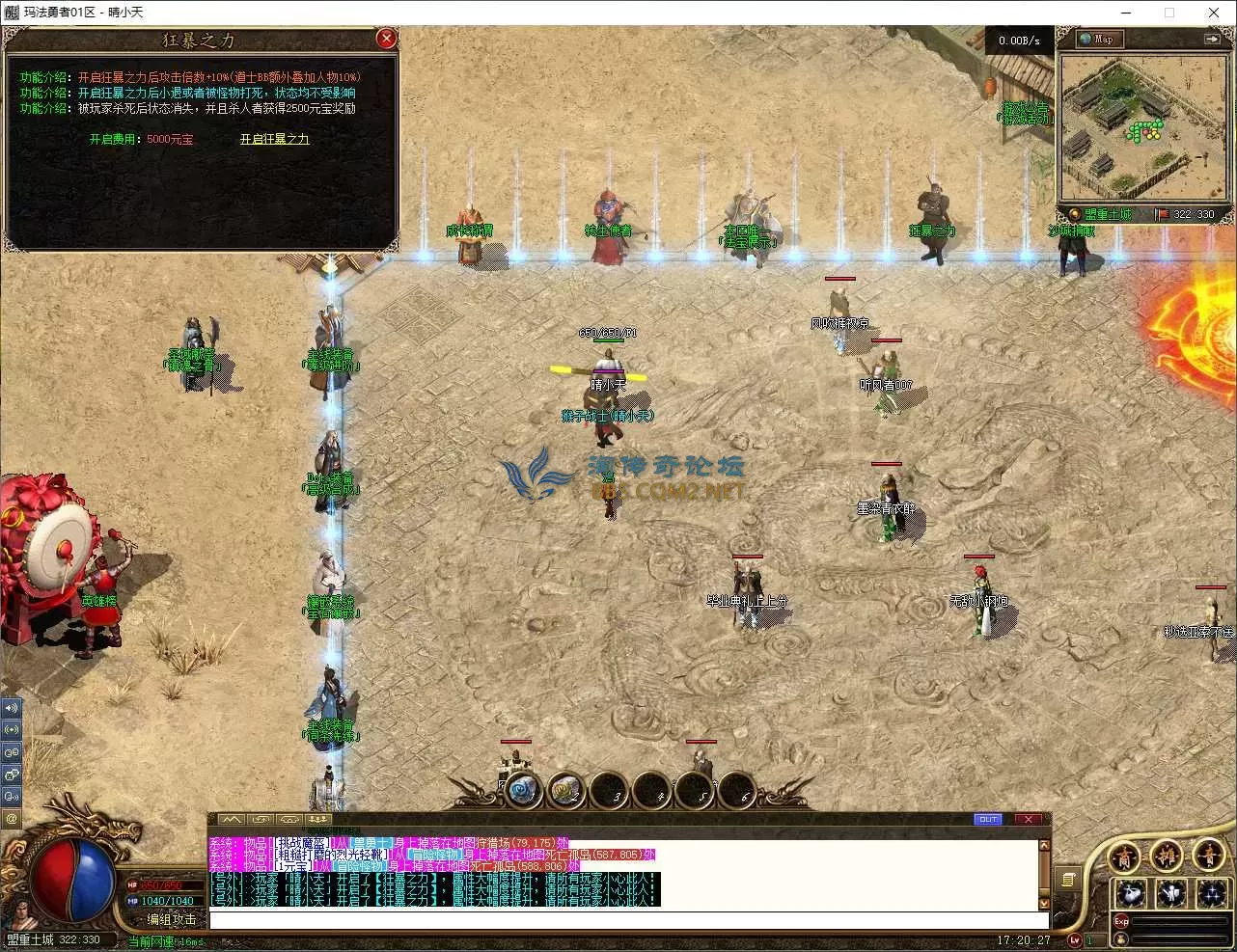Close the 狂暴之力 dialog panel
1237x952 pixels.
pyautogui.click(x=386, y=39)
